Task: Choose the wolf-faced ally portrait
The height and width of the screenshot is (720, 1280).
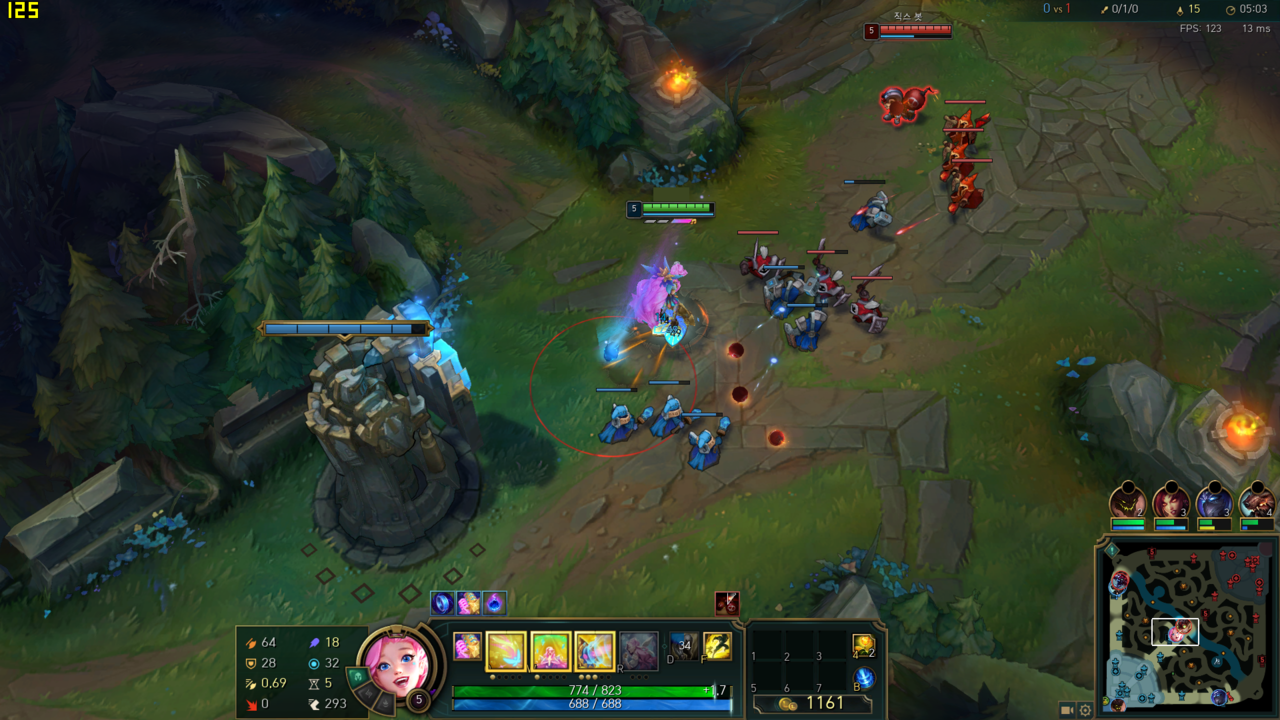Action: [x=1257, y=500]
